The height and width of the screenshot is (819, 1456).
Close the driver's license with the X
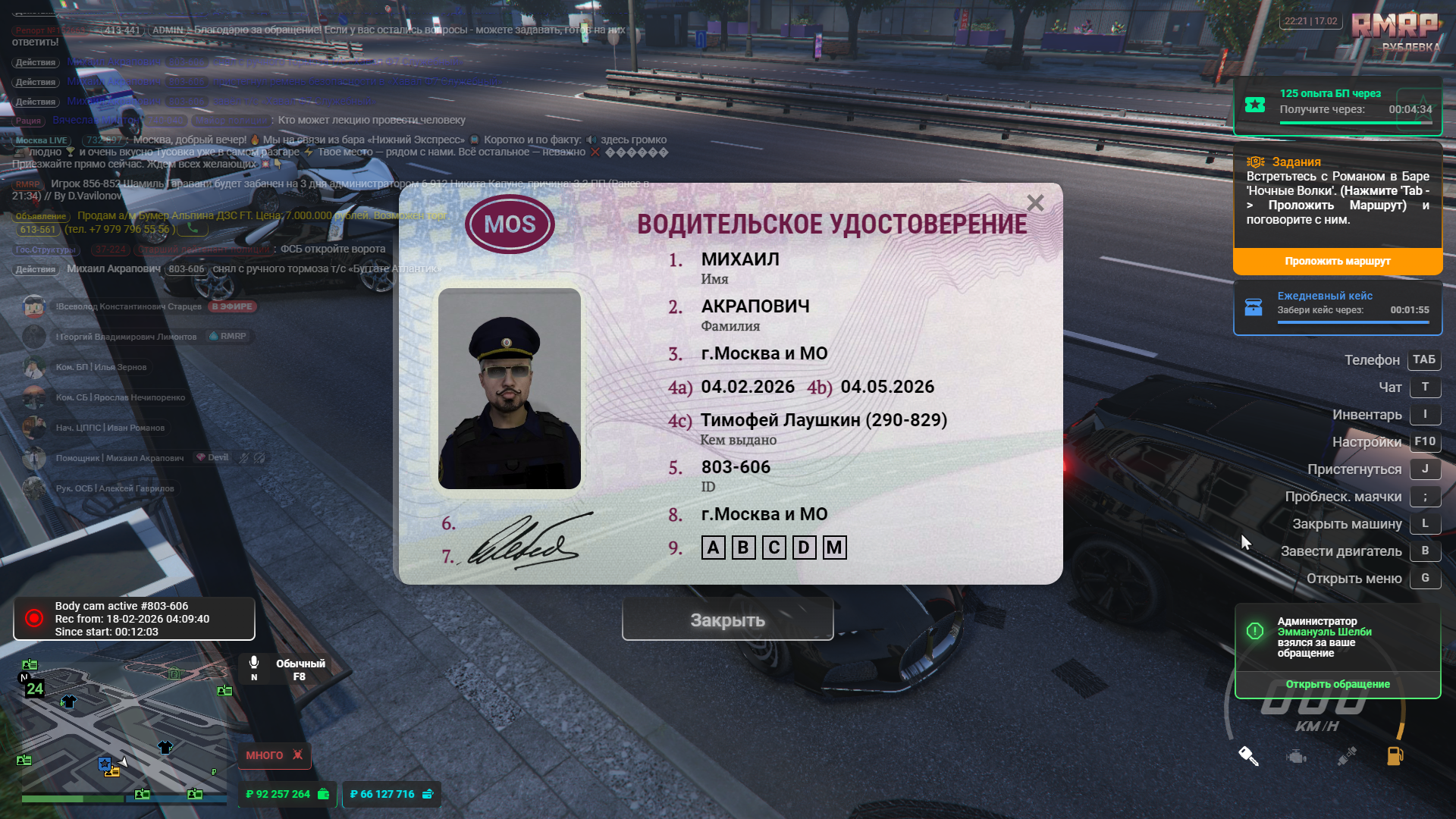pyautogui.click(x=1035, y=203)
